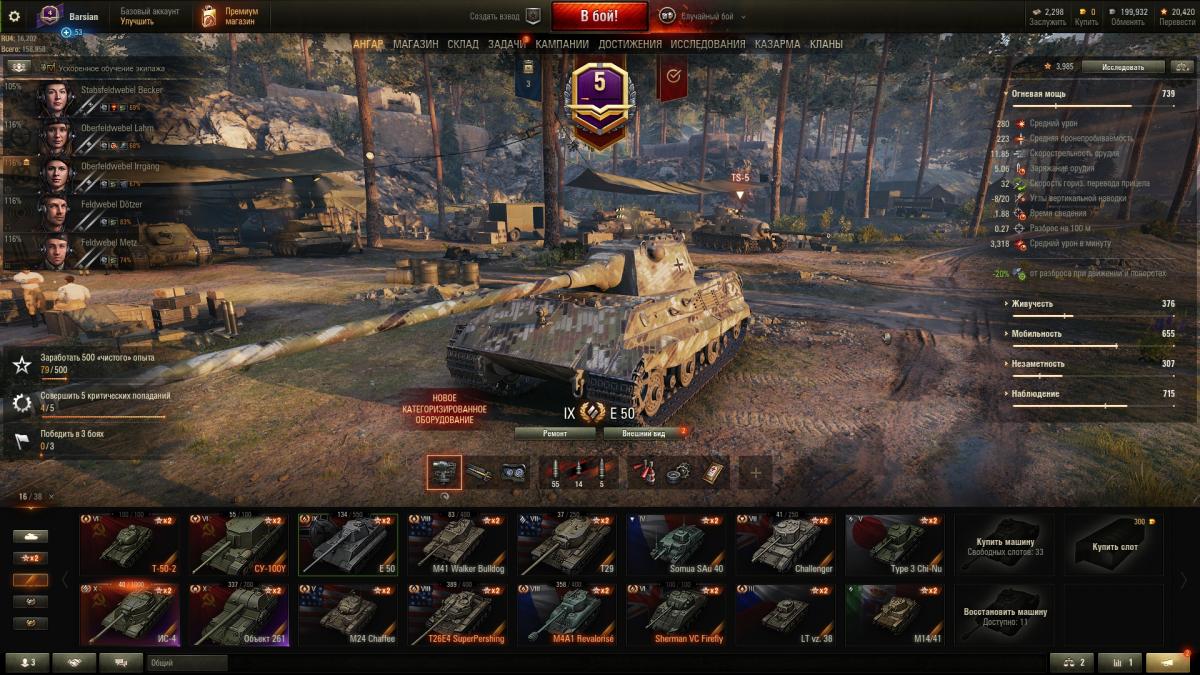Open the Премиум магазин
This screenshot has height=675, width=1200.
[x=228, y=16]
